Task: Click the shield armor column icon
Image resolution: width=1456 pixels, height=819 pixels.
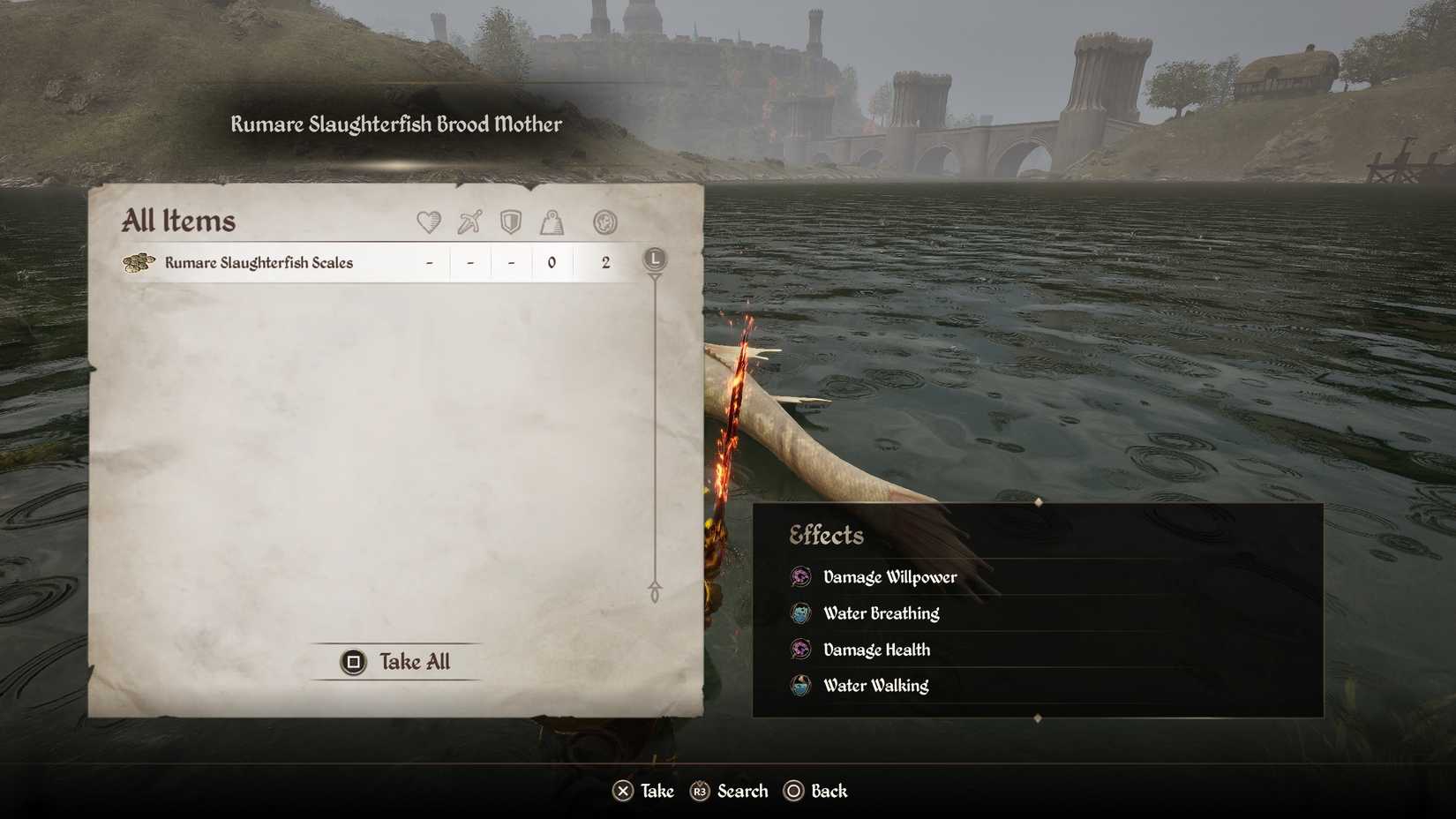Action: tap(511, 223)
